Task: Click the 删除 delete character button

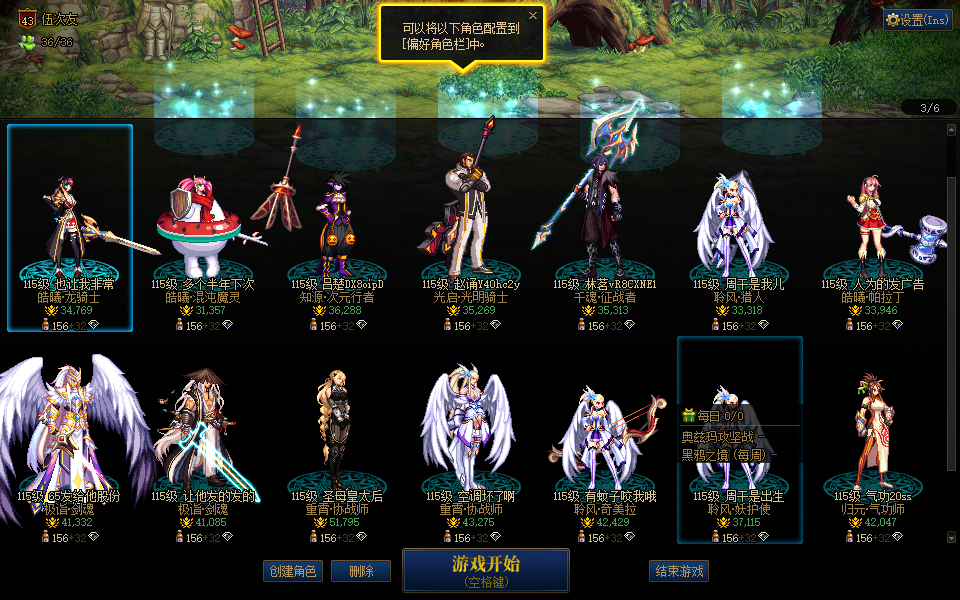Action: [x=361, y=571]
